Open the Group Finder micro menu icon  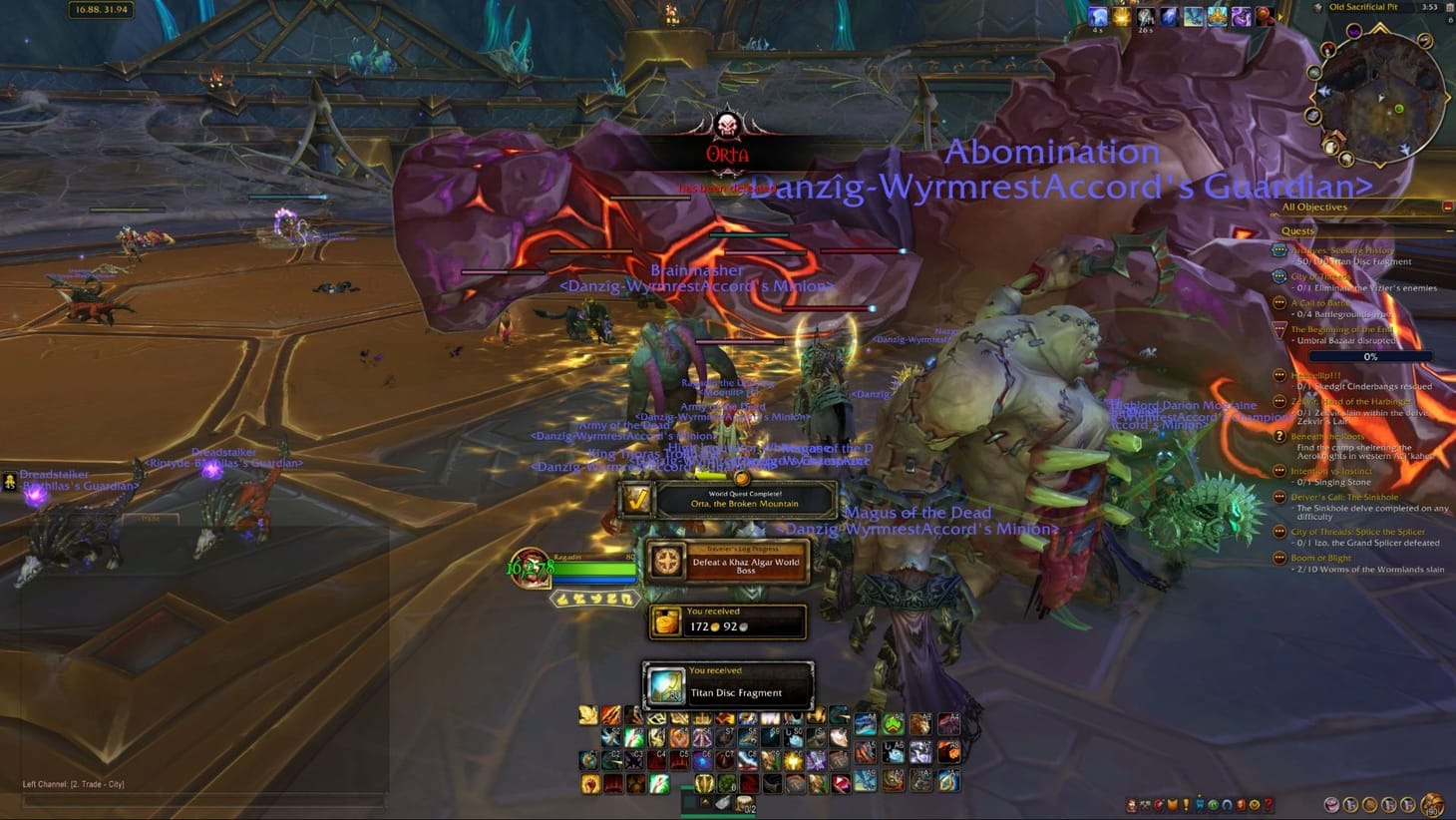click(x=1215, y=803)
